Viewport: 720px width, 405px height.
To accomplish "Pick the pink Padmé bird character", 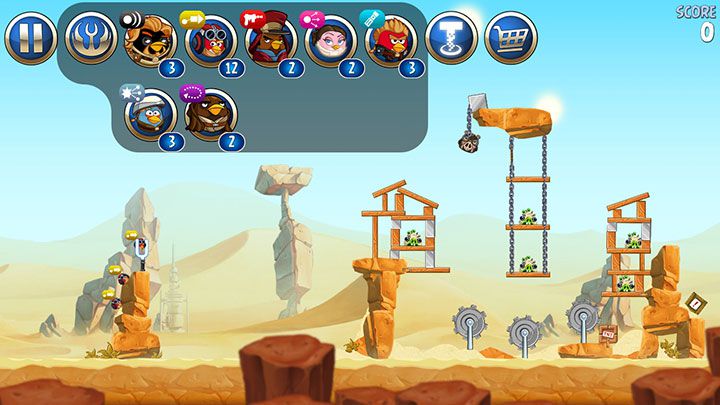I will coord(331,40).
